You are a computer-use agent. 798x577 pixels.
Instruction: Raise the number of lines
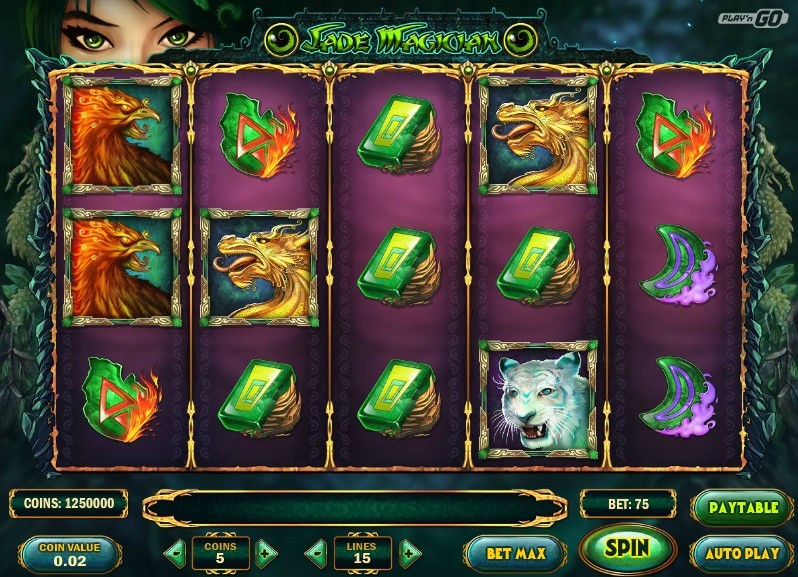[409, 551]
